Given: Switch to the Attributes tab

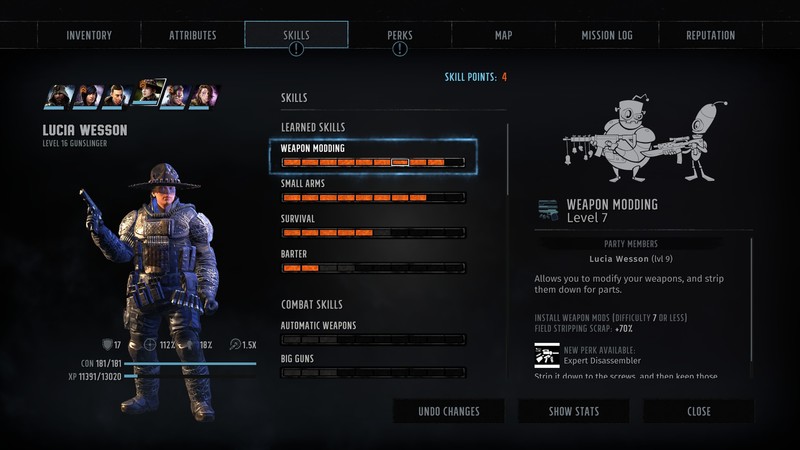Looking at the screenshot, I should pyautogui.click(x=192, y=35).
